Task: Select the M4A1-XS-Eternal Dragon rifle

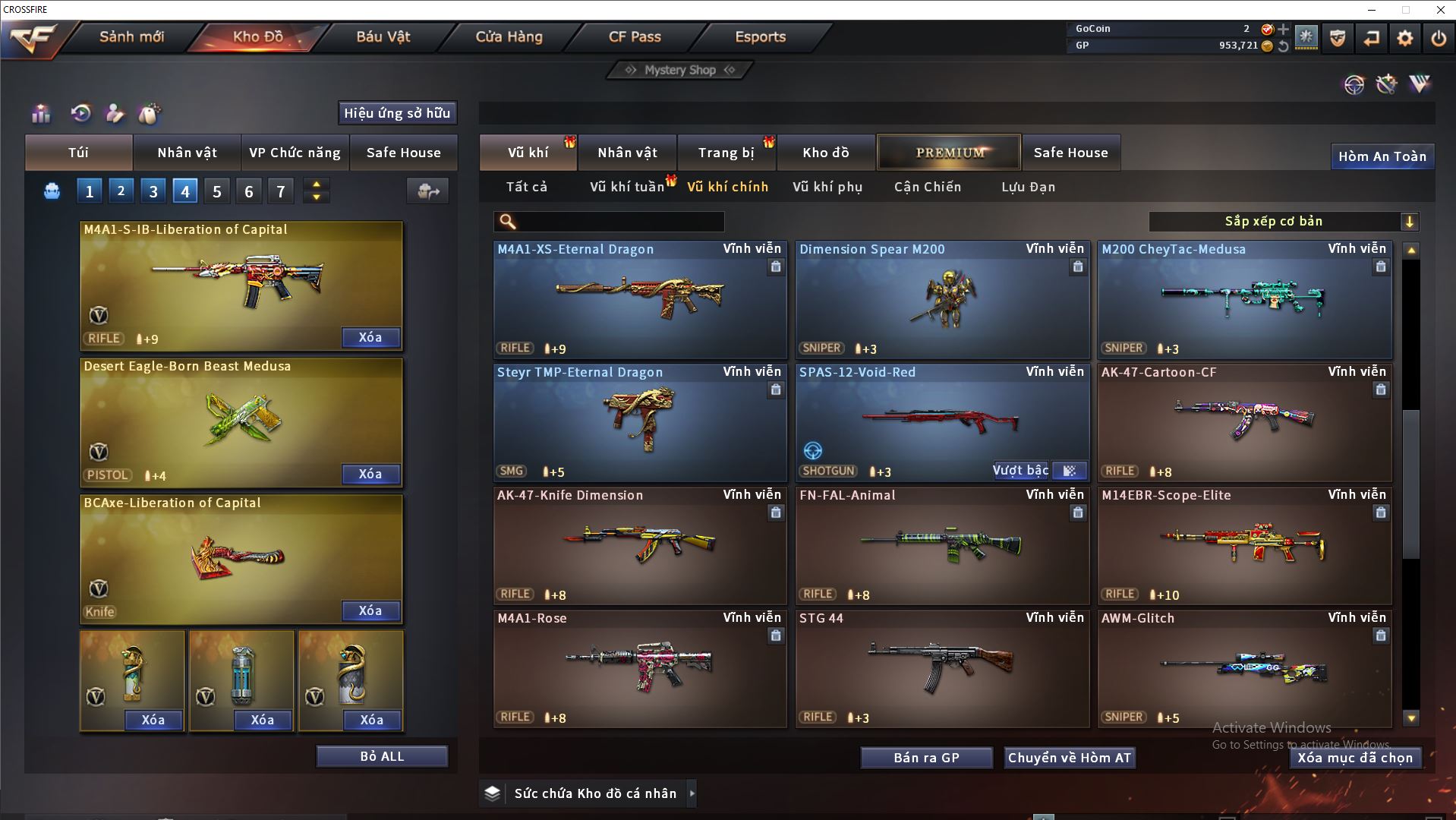Action: [x=640, y=300]
